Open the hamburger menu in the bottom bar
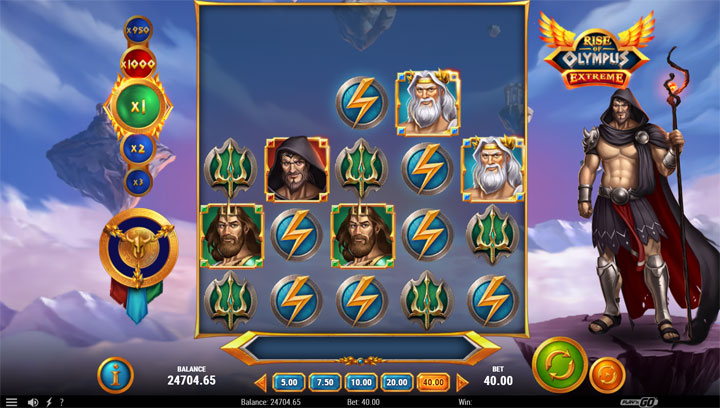The height and width of the screenshot is (408, 720). tap(12, 402)
